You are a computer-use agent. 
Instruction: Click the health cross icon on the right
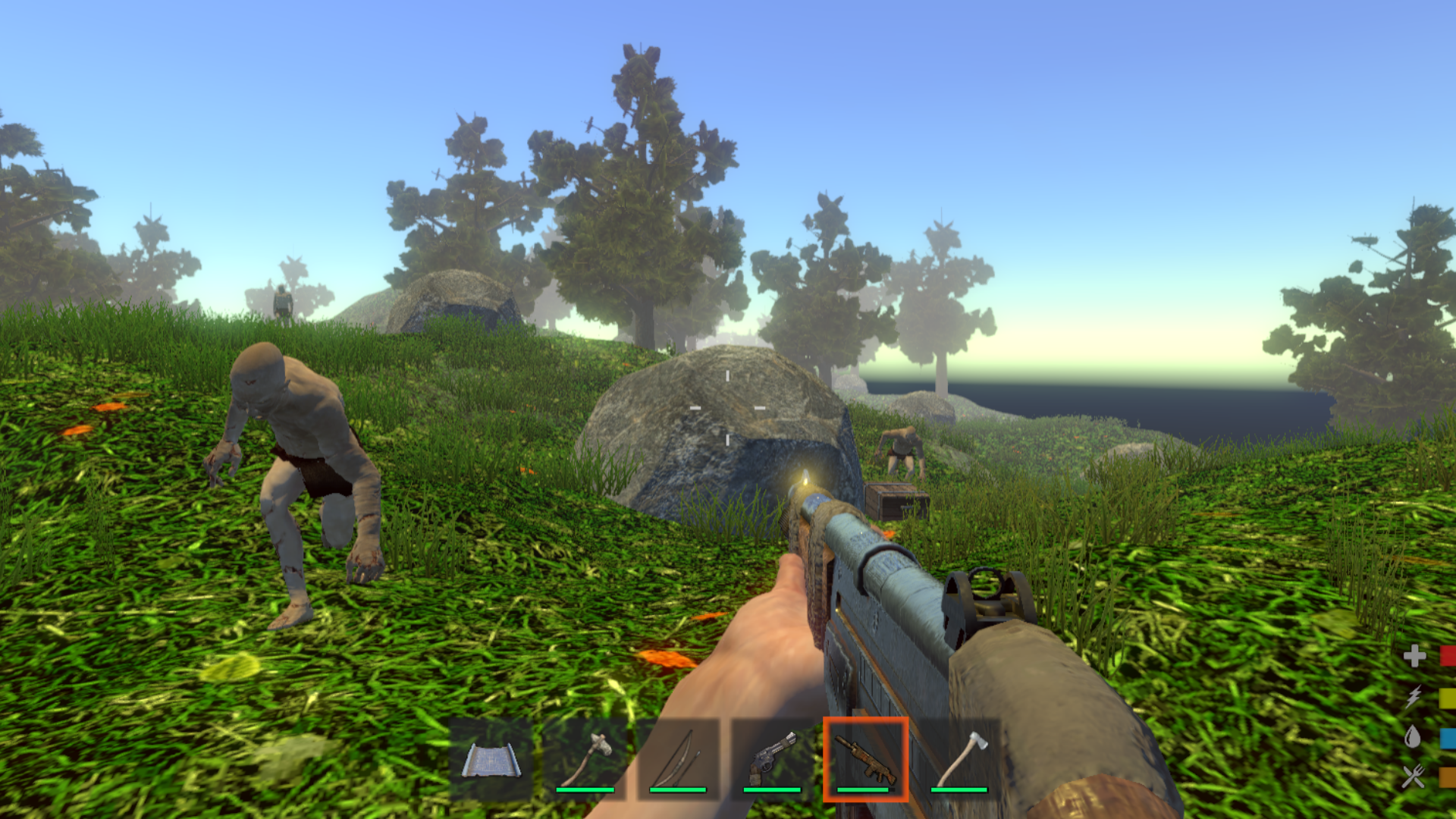1414,655
